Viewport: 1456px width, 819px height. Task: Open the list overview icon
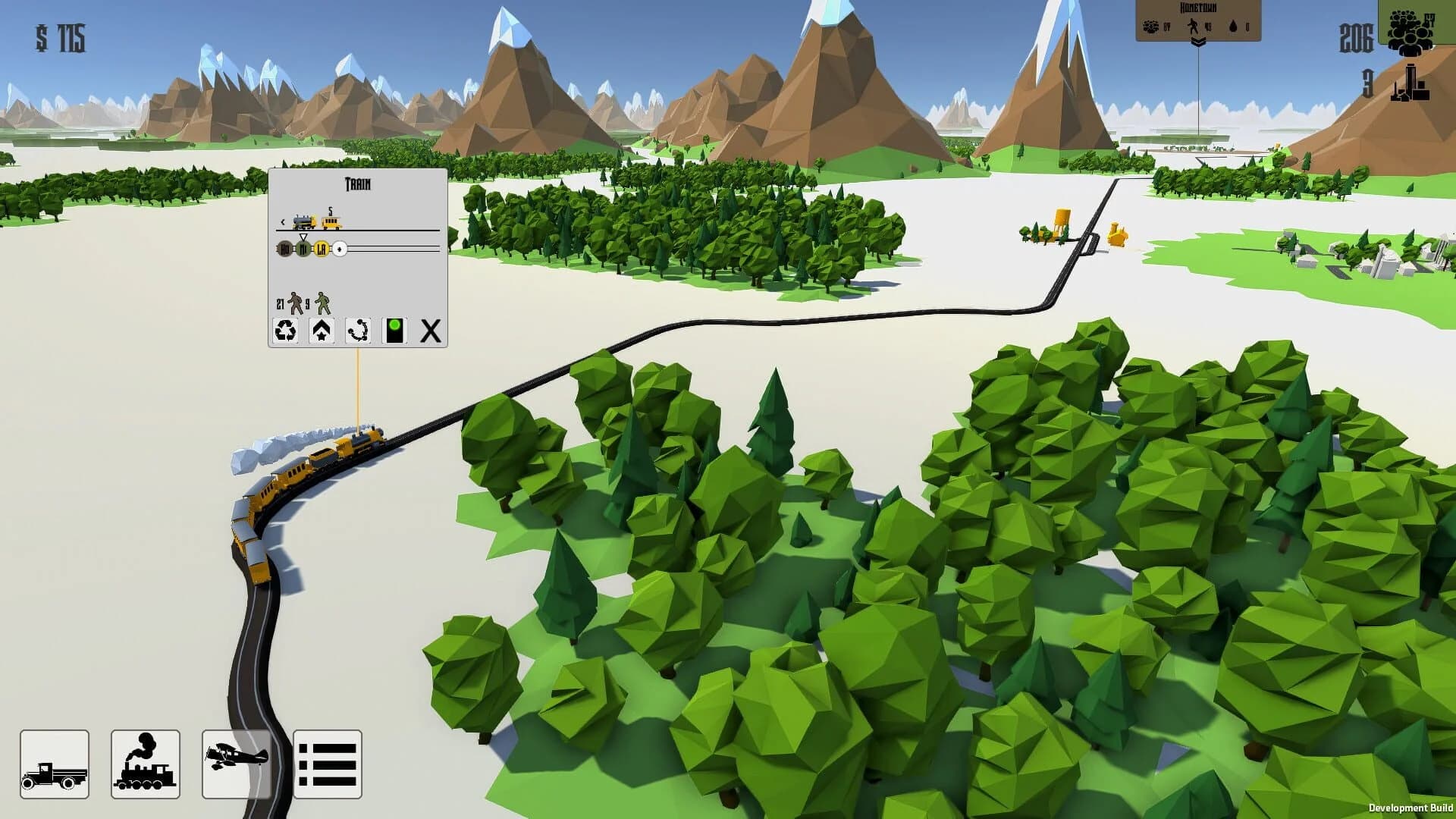[328, 766]
